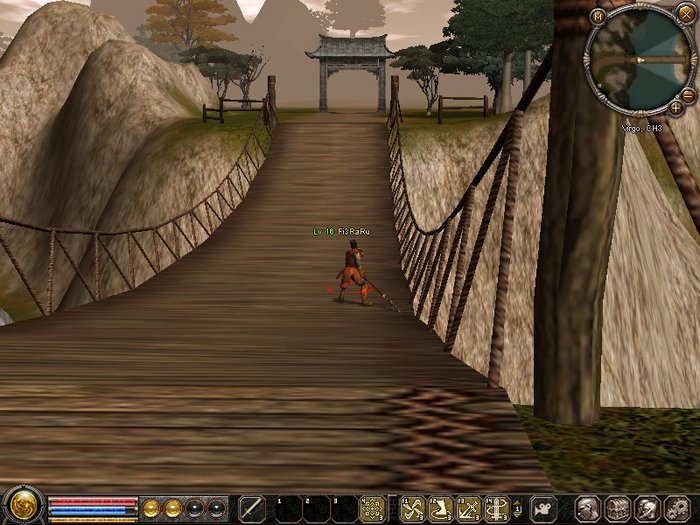Open the large map with the M button
Viewport: 700px width, 525px height.
(598, 16)
